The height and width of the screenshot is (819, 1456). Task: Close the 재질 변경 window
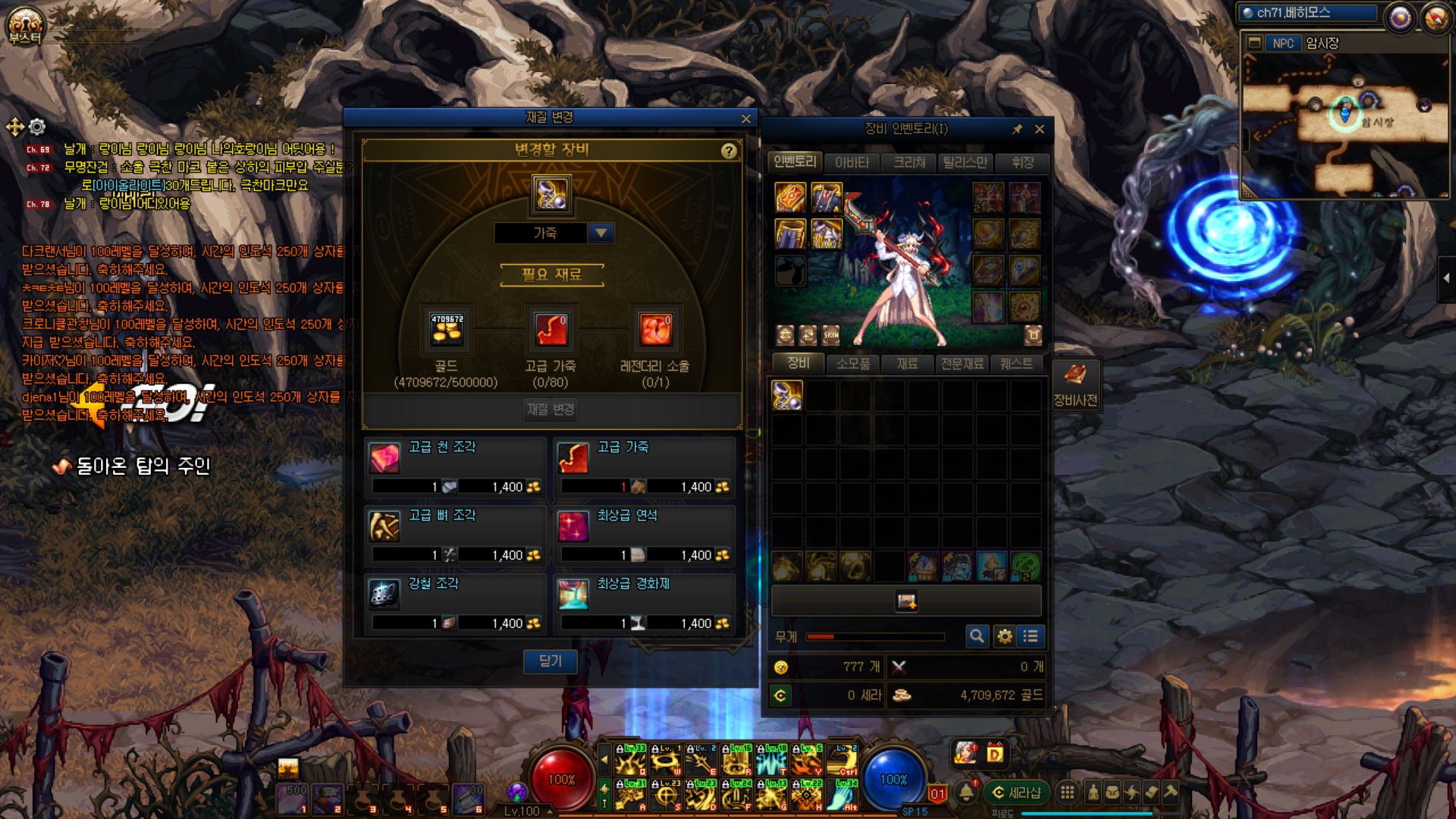pos(745,119)
